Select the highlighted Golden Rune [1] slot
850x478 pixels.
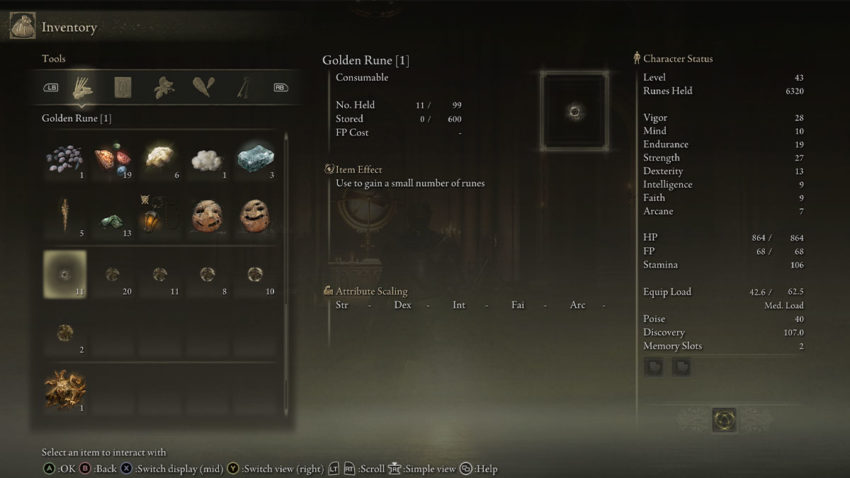(65, 274)
